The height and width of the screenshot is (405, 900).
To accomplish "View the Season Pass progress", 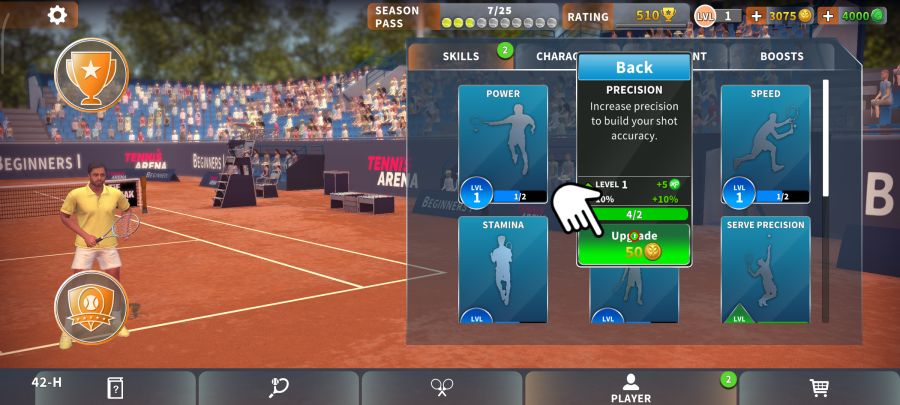I will click(463, 16).
